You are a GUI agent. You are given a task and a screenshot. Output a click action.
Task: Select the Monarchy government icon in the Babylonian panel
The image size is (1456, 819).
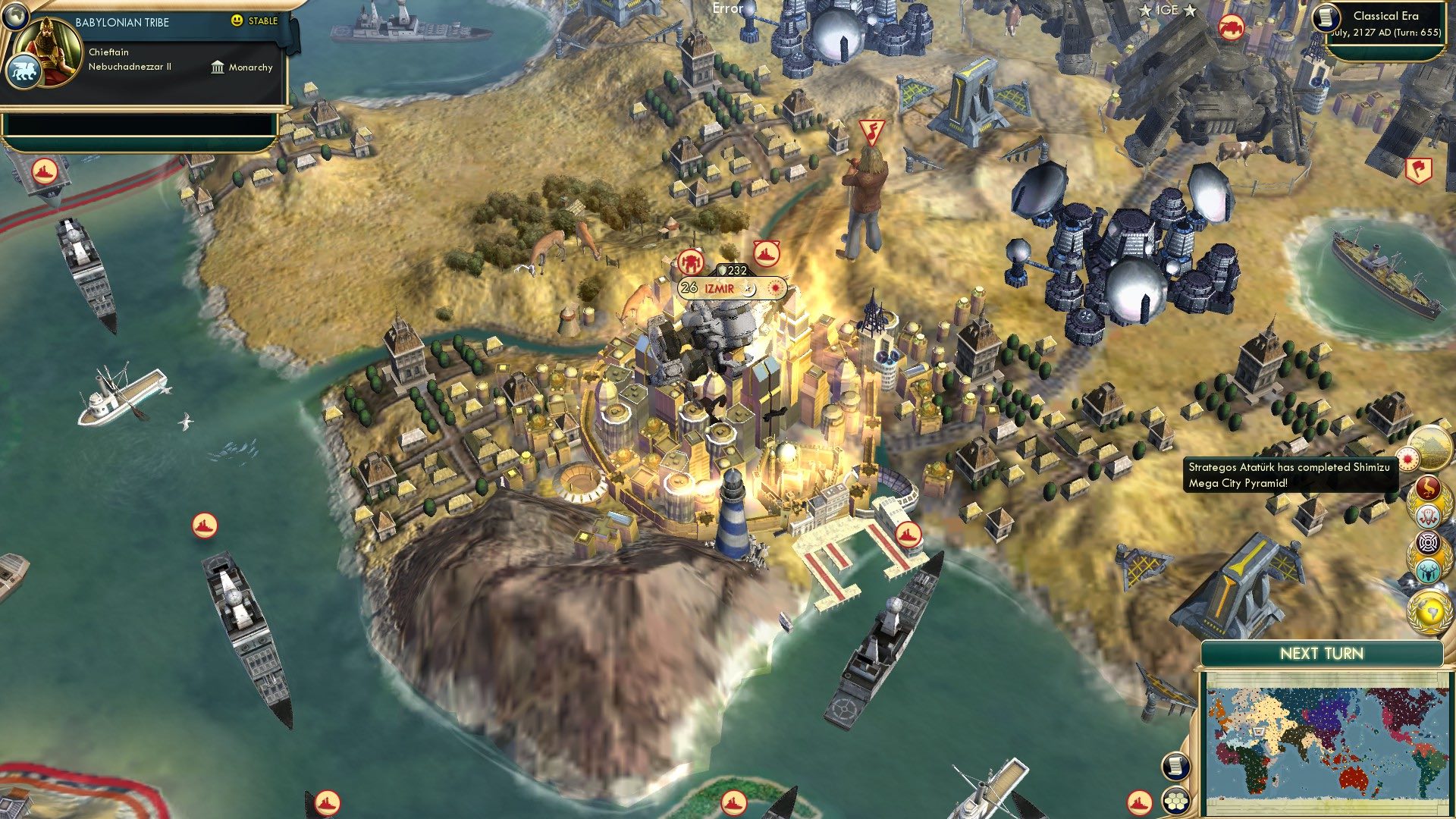coord(219,67)
